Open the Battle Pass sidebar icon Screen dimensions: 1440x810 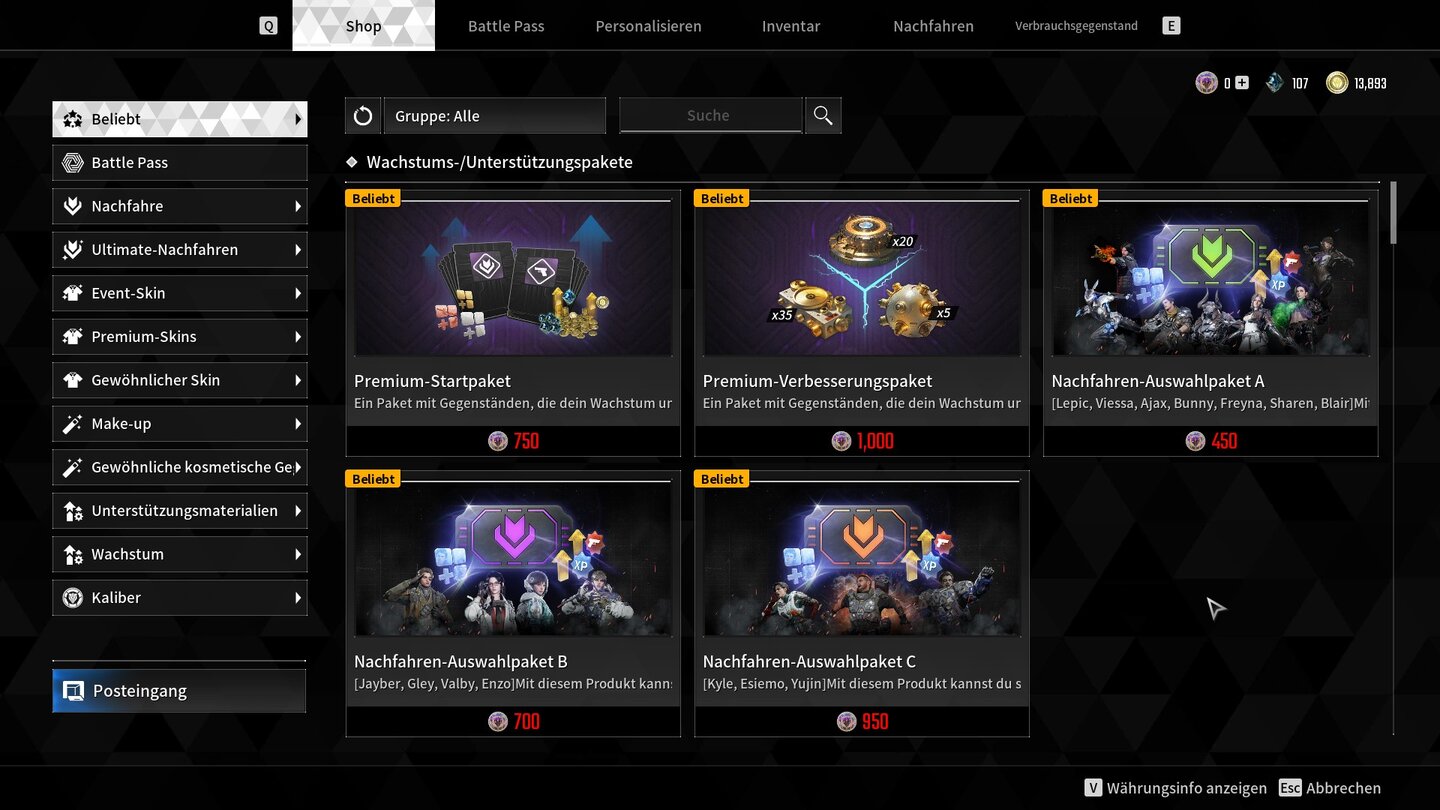point(71,162)
